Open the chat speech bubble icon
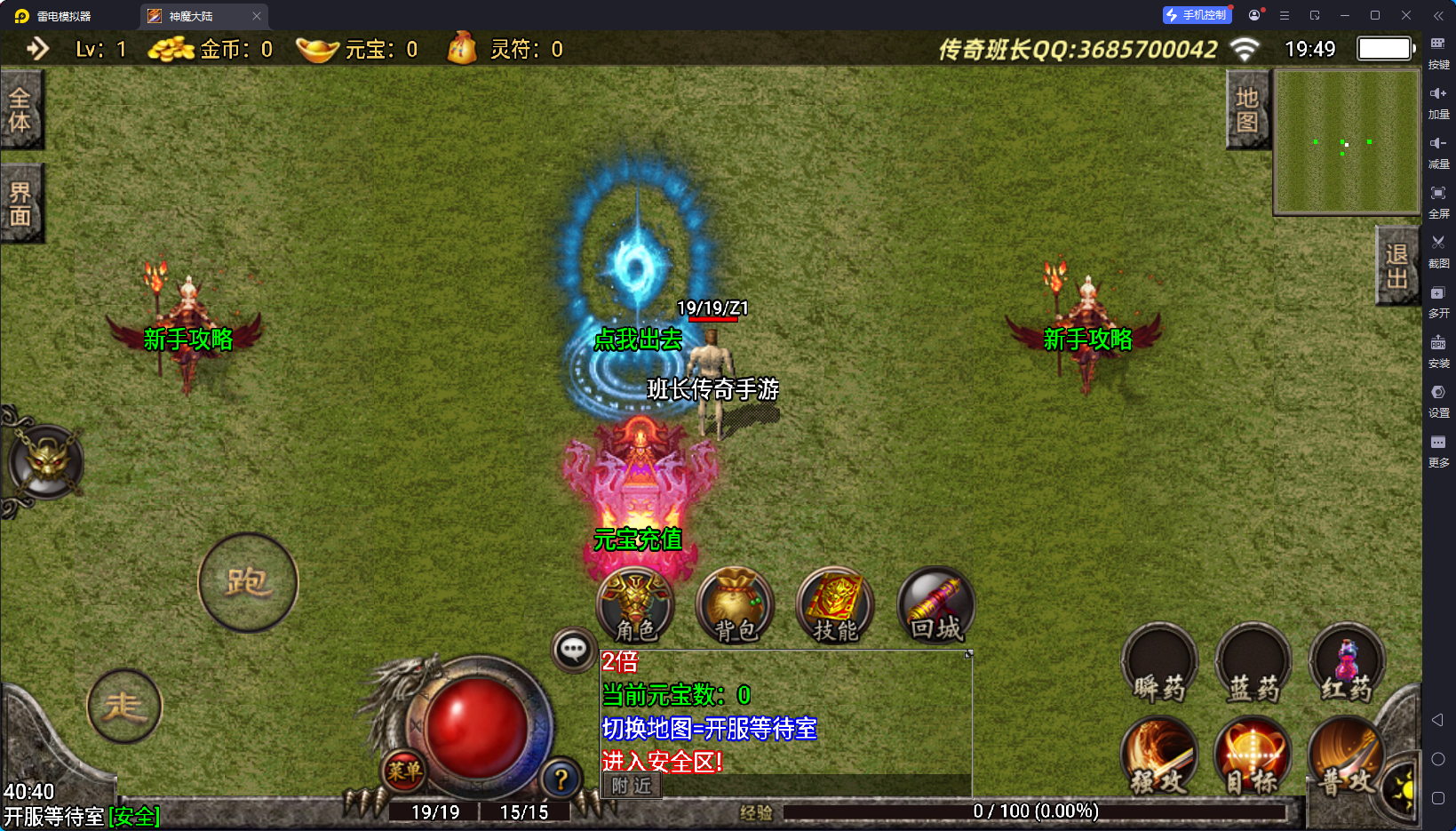Viewport: 1456px width, 831px height. 573,650
